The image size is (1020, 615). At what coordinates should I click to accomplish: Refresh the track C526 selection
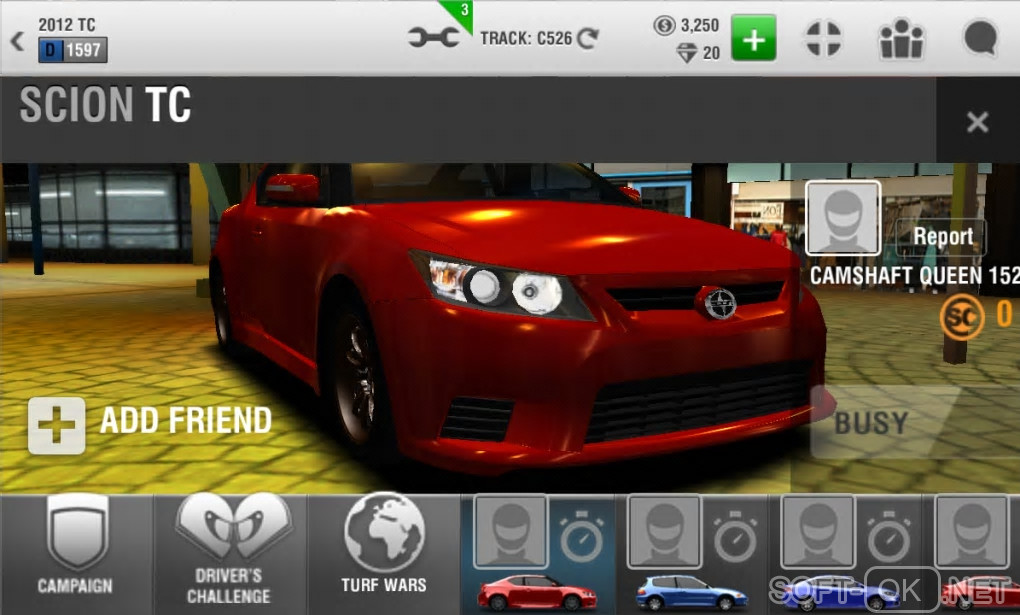[588, 39]
